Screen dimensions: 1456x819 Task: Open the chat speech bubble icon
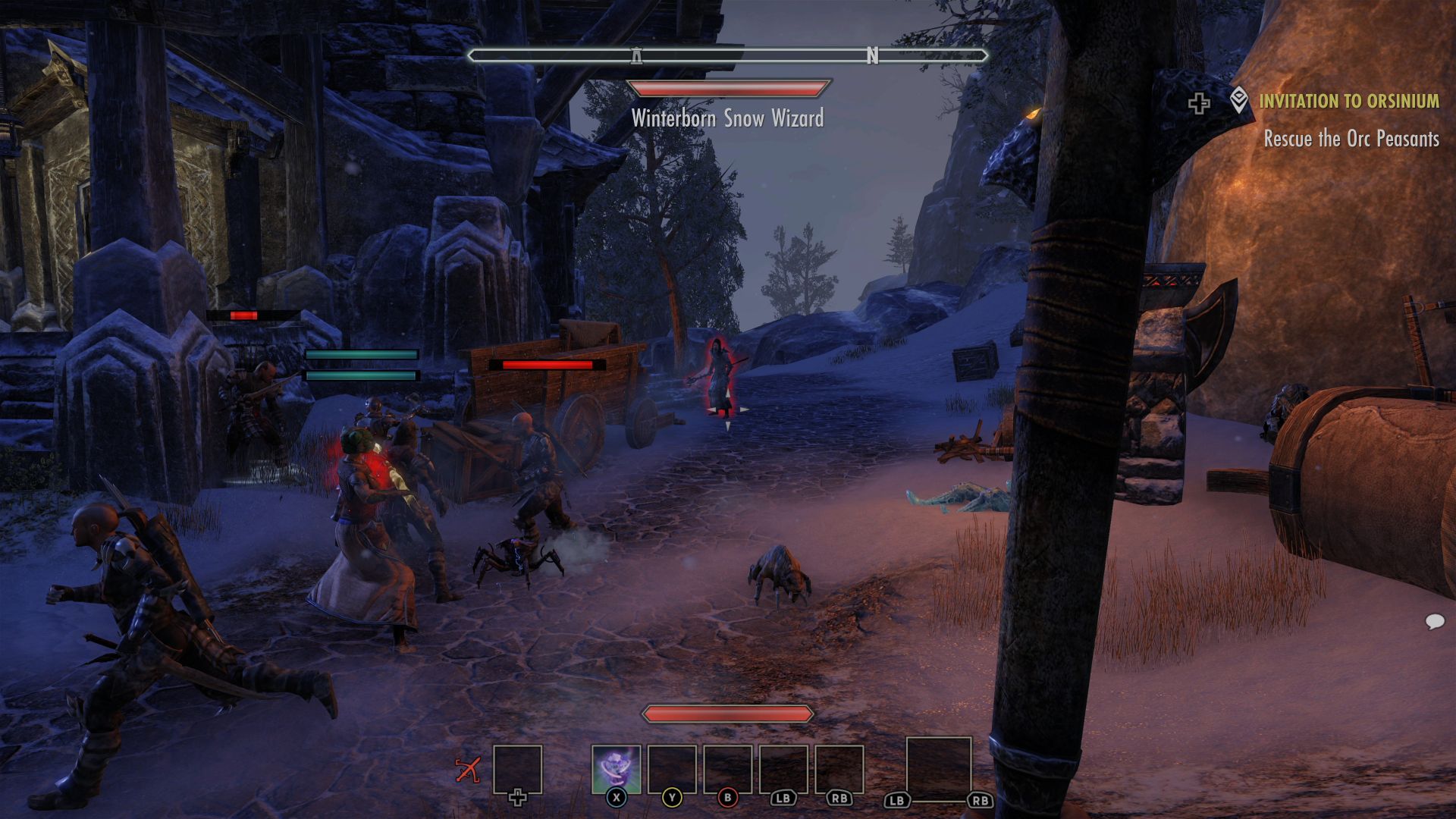click(1434, 622)
